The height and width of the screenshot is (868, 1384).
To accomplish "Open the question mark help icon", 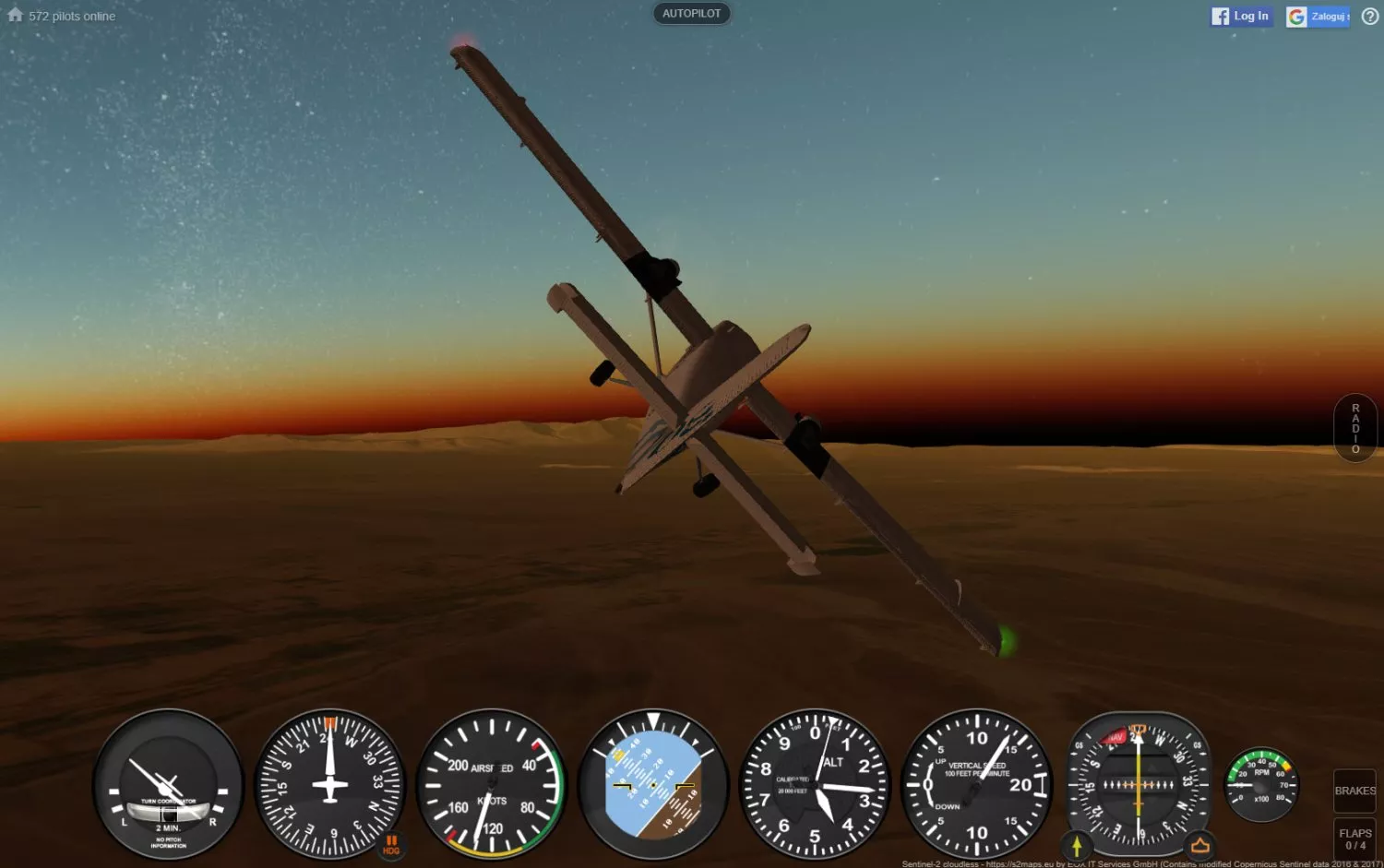I will tap(1370, 17).
